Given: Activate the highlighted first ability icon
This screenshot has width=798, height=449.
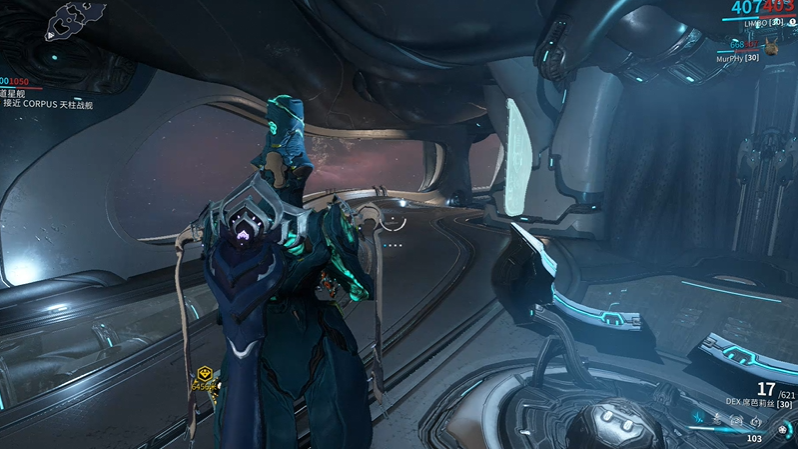Looking at the screenshot, I should click(699, 417).
